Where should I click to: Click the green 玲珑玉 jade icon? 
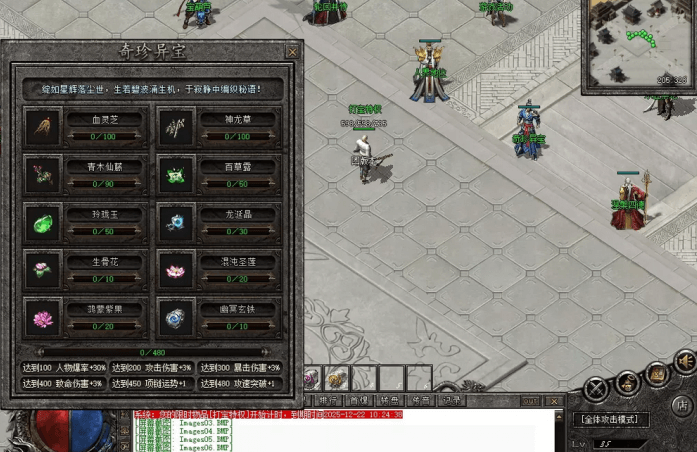point(43,222)
